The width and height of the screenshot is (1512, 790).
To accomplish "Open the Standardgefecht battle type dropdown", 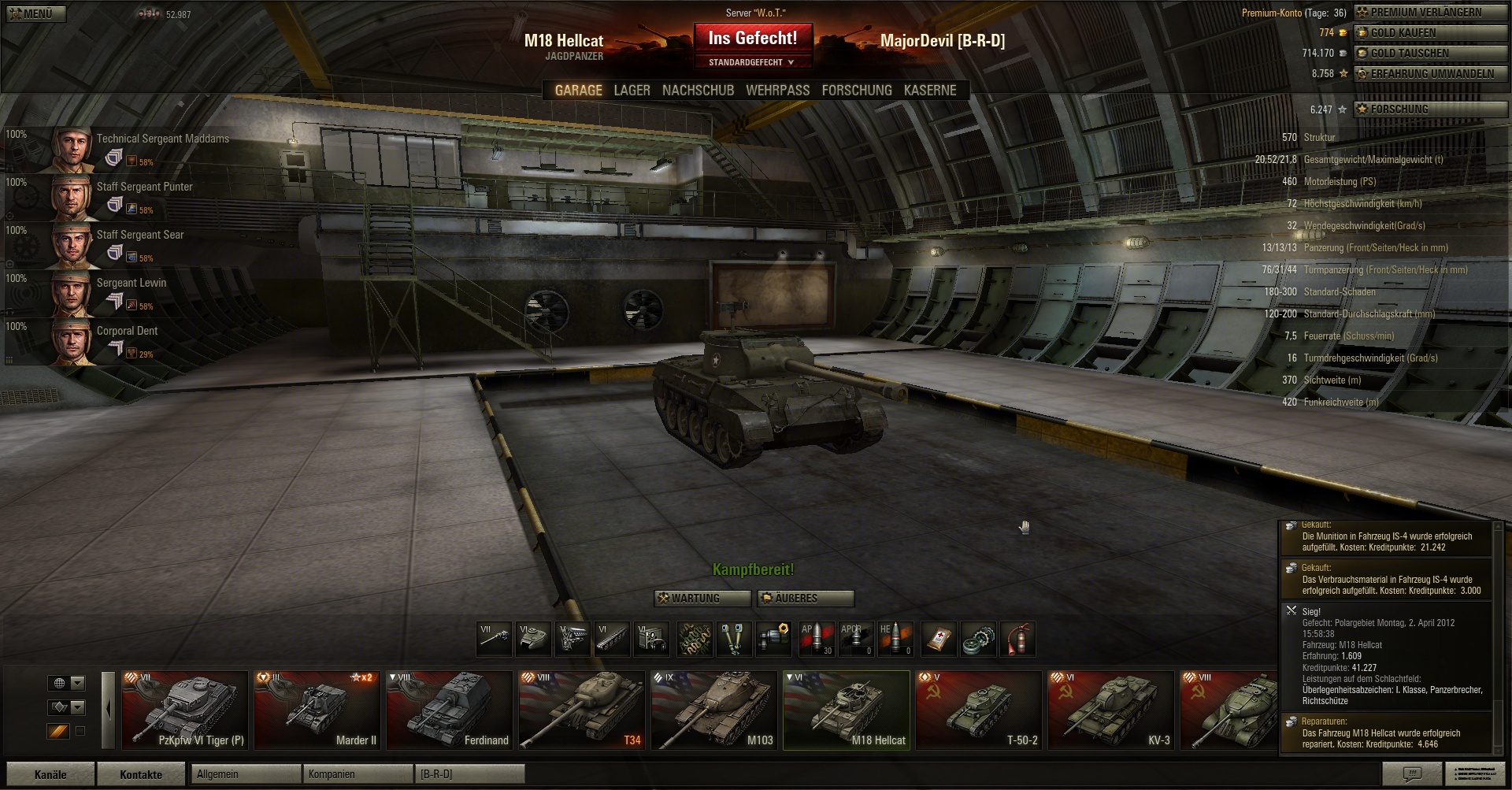I will coord(751,62).
